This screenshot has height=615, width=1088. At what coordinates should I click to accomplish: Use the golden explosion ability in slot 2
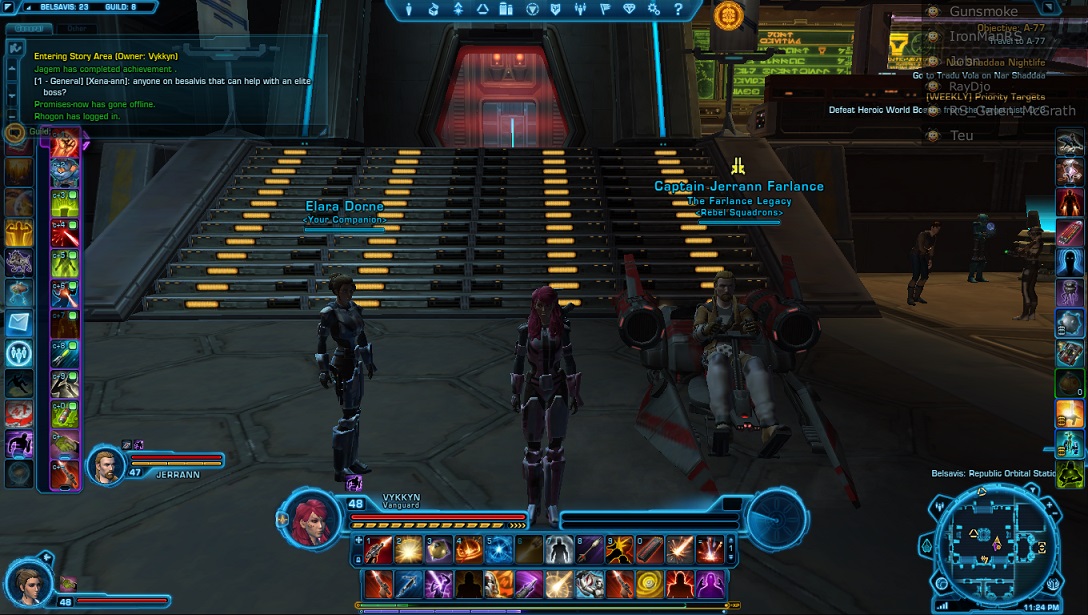click(406, 548)
